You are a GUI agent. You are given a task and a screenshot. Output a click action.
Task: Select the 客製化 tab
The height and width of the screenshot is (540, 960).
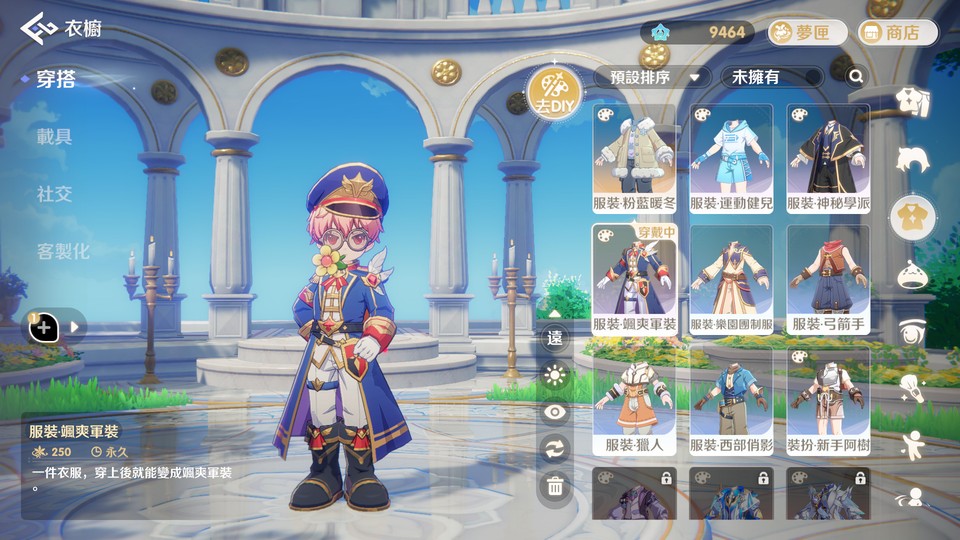[63, 251]
